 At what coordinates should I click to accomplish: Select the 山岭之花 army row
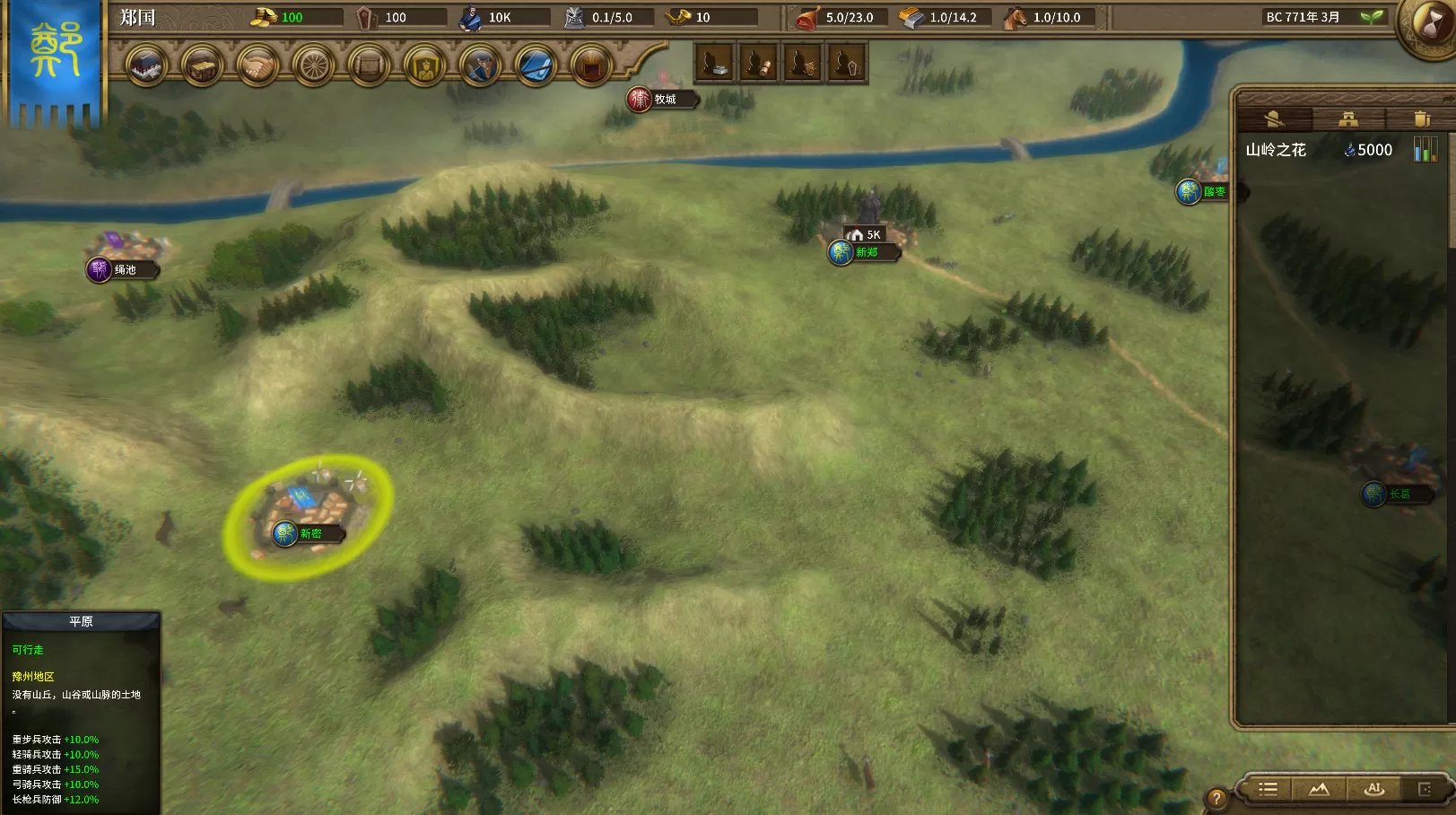point(1319,150)
